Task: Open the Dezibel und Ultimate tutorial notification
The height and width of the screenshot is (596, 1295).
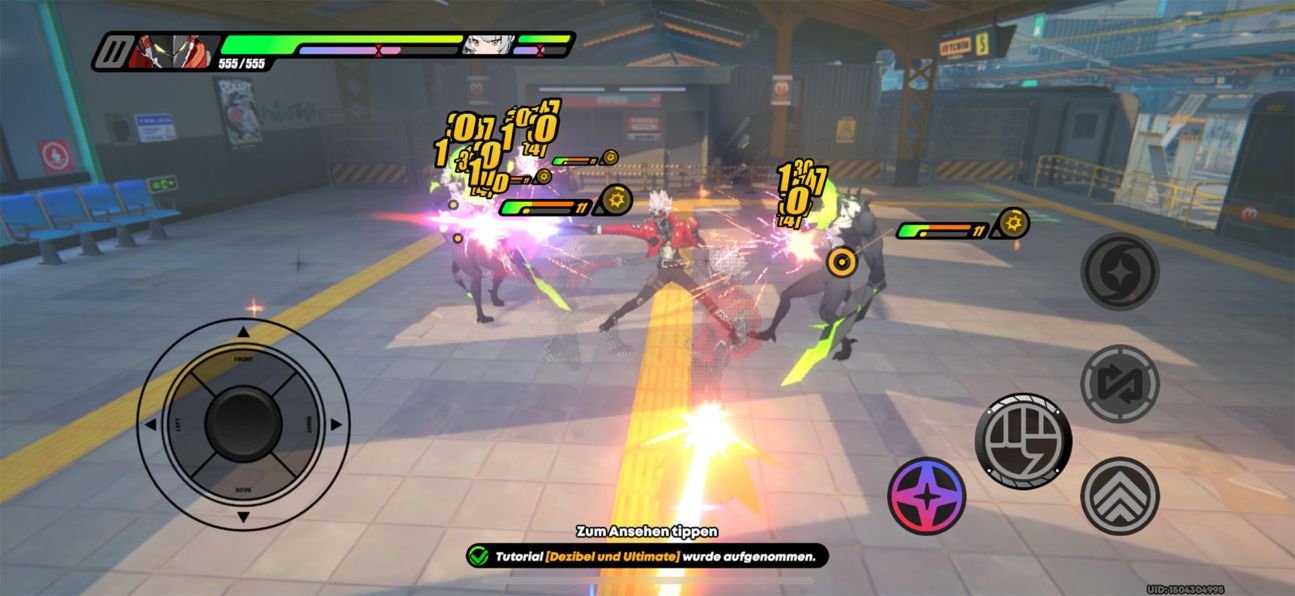Action: [647, 555]
